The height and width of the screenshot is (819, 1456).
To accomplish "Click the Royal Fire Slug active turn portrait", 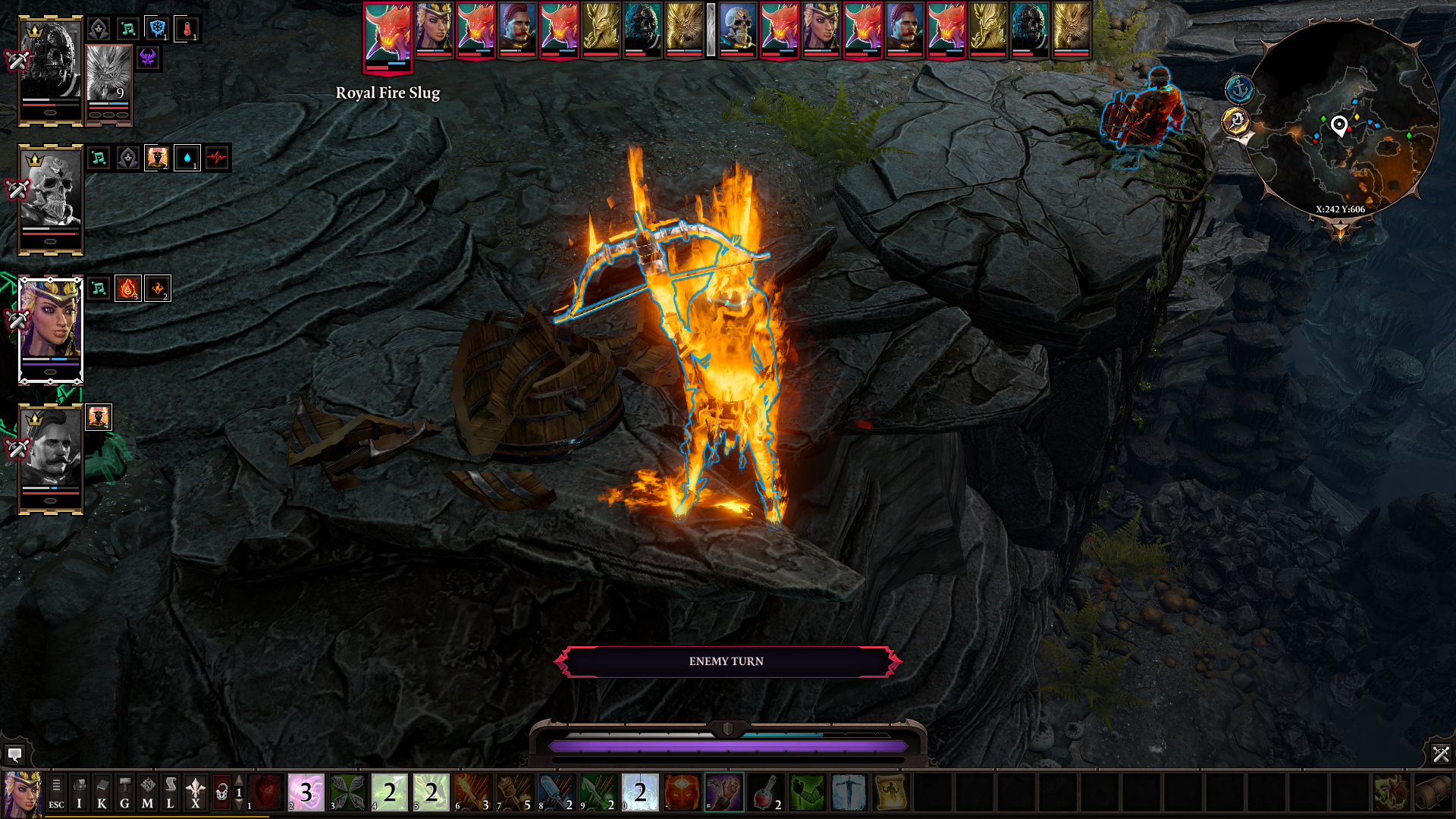I will point(388,34).
